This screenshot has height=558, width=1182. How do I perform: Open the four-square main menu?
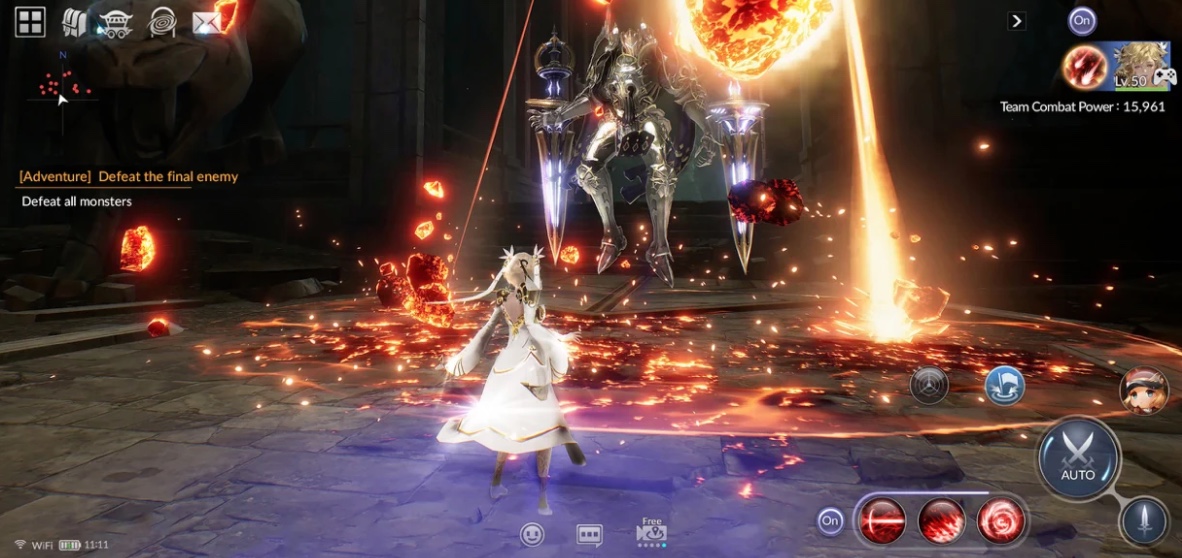click(x=30, y=22)
